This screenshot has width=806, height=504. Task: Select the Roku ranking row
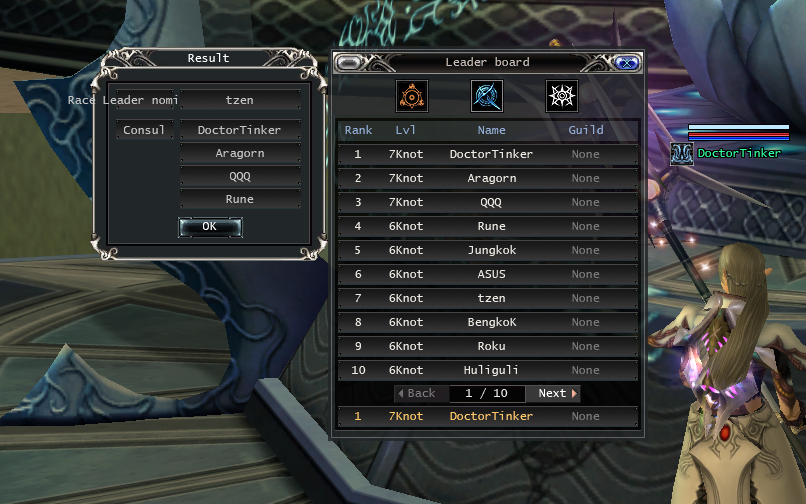click(488, 347)
